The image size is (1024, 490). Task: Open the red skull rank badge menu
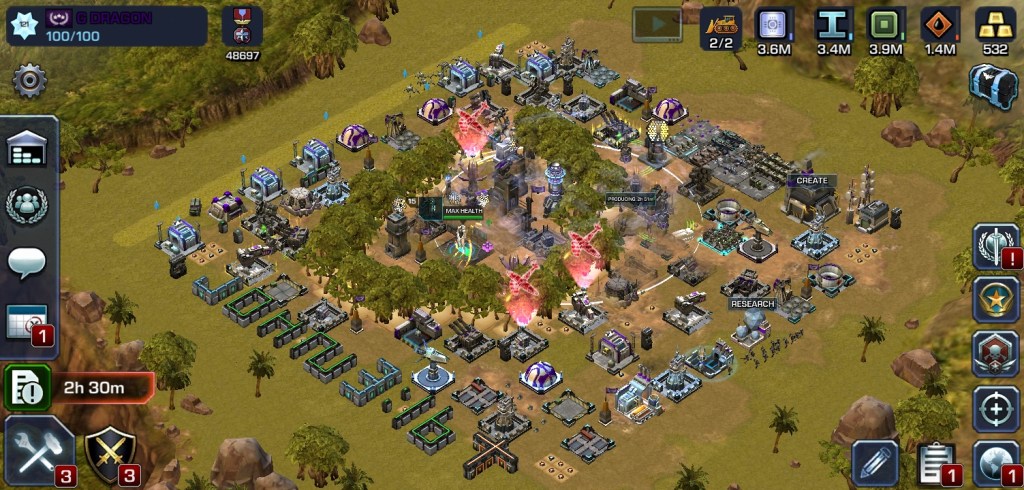click(x=995, y=354)
